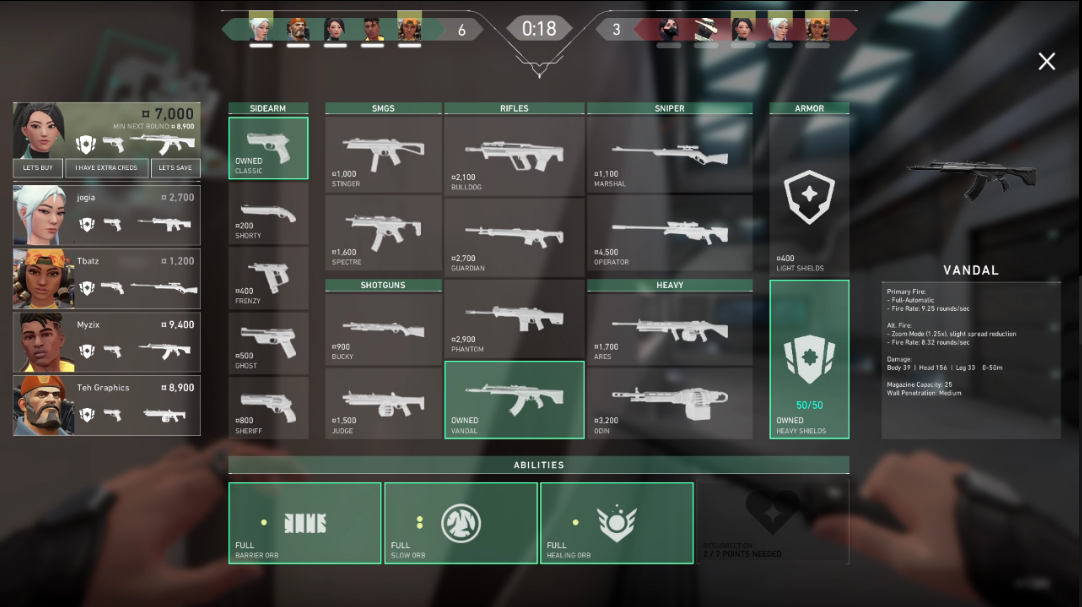Viewport: 1082px width, 607px height.
Task: Choose the Let's Save button
Action: 176,168
